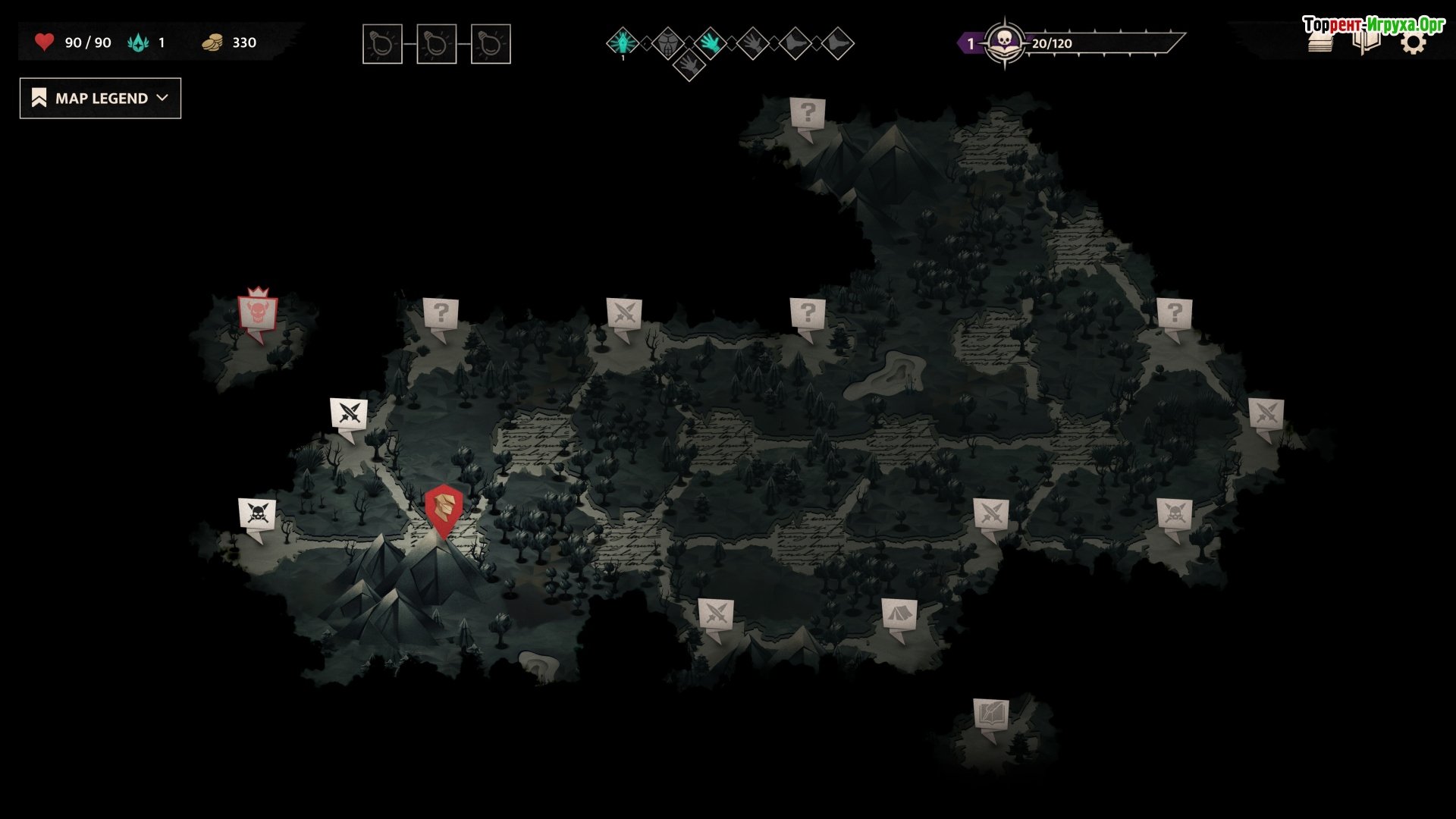This screenshot has width=1456, height=819.
Task: Click the red hero position marker
Action: 444,508
